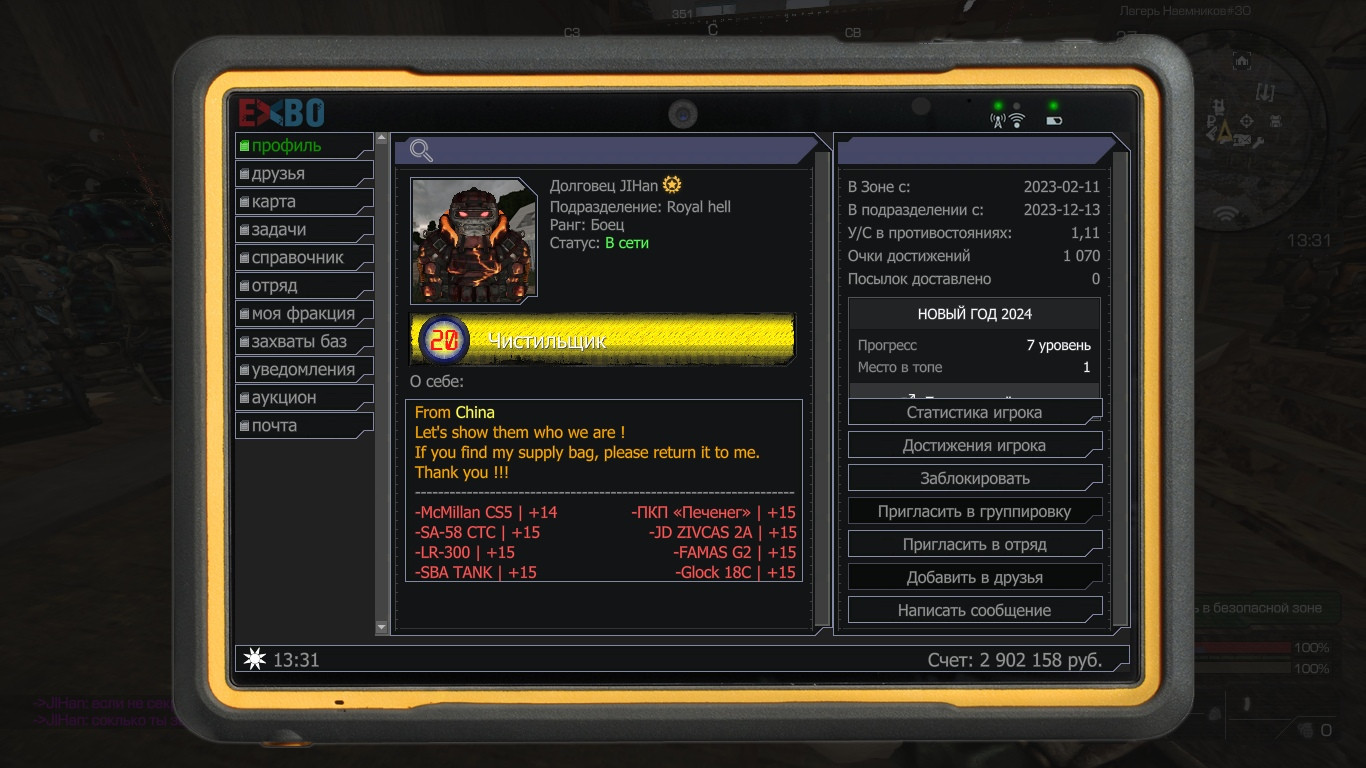Image resolution: width=1366 pixels, height=768 pixels.
Task: Invite player via Пригласить в отряд
Action: point(974,544)
